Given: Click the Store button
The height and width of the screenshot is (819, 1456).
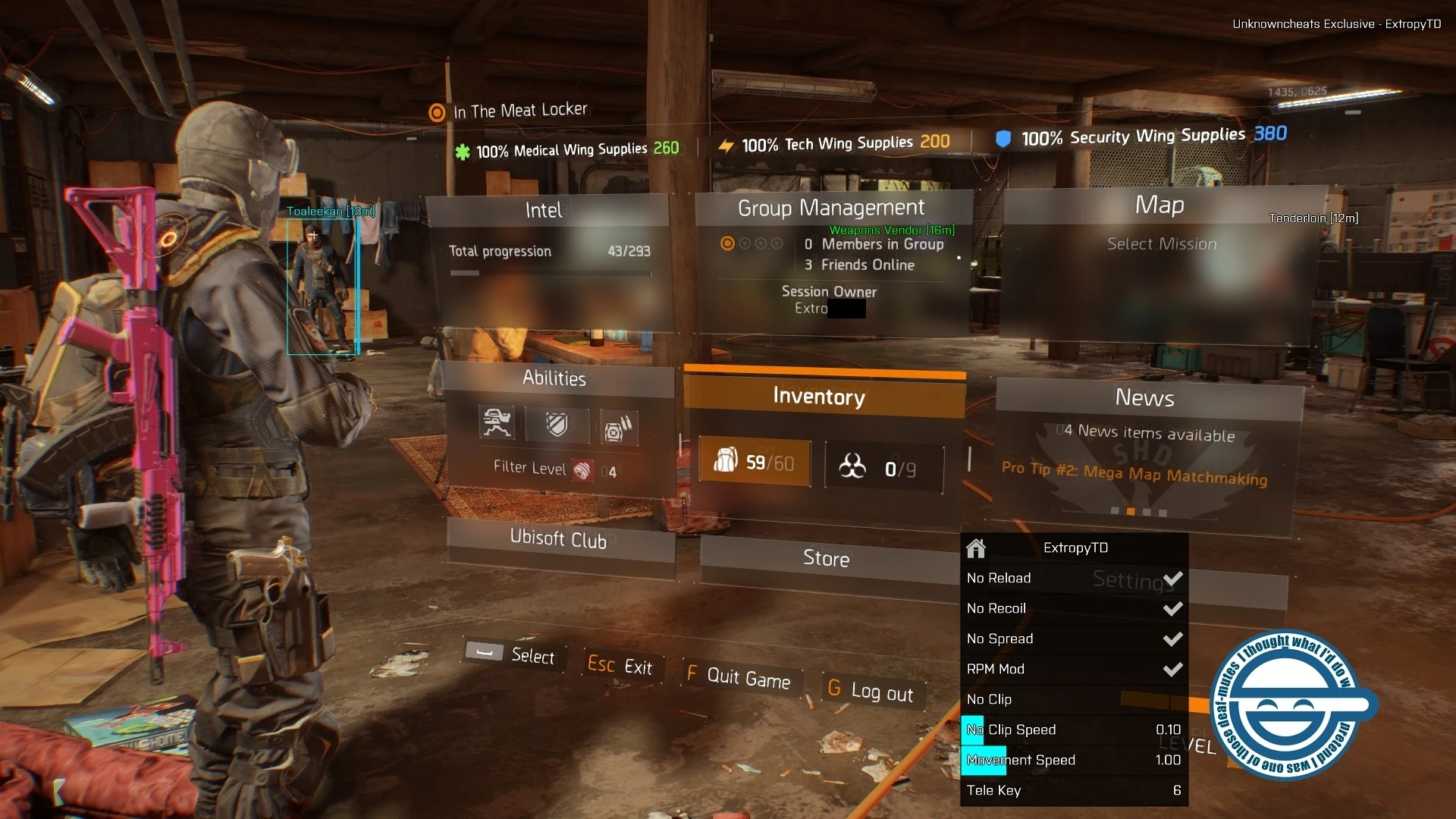Looking at the screenshot, I should [x=826, y=559].
